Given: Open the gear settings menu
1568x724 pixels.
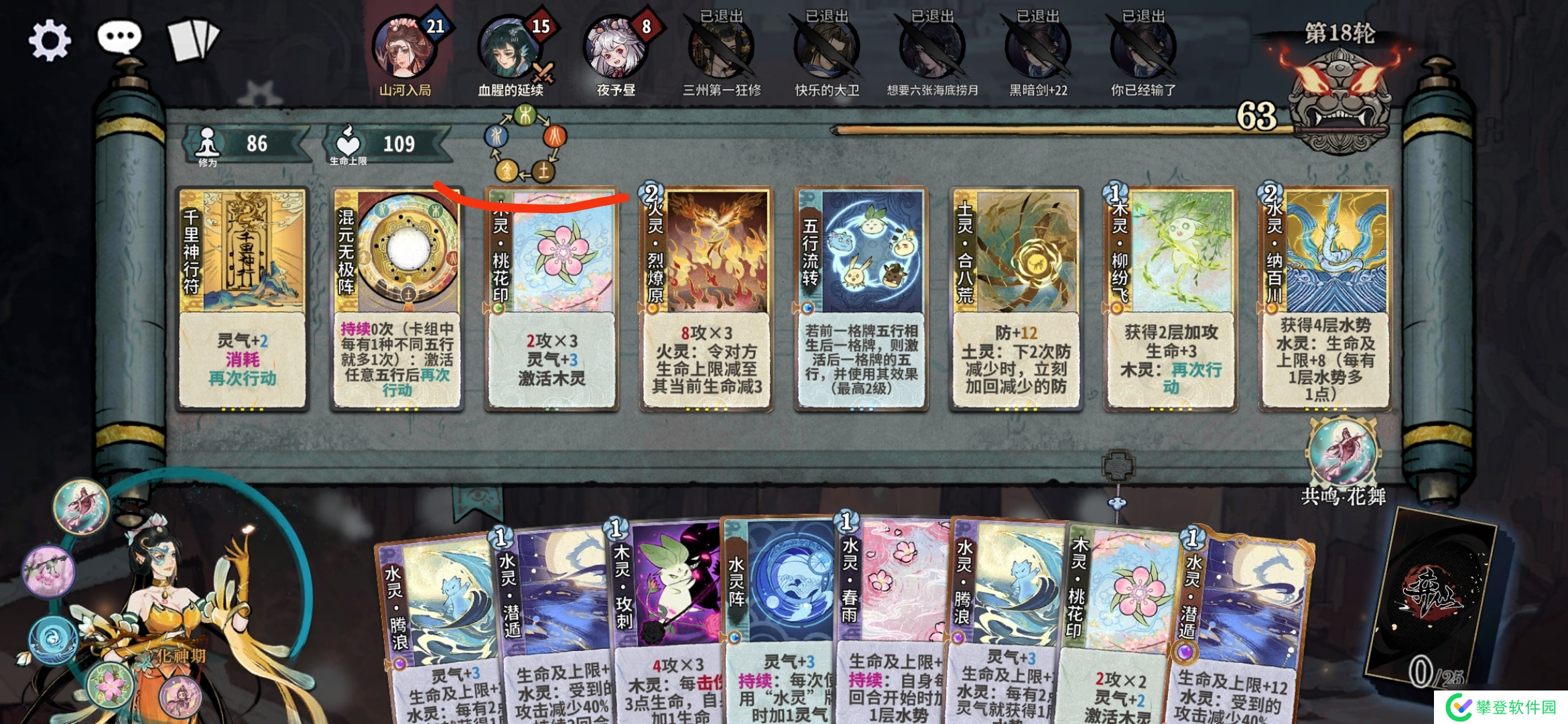Looking at the screenshot, I should tap(49, 41).
